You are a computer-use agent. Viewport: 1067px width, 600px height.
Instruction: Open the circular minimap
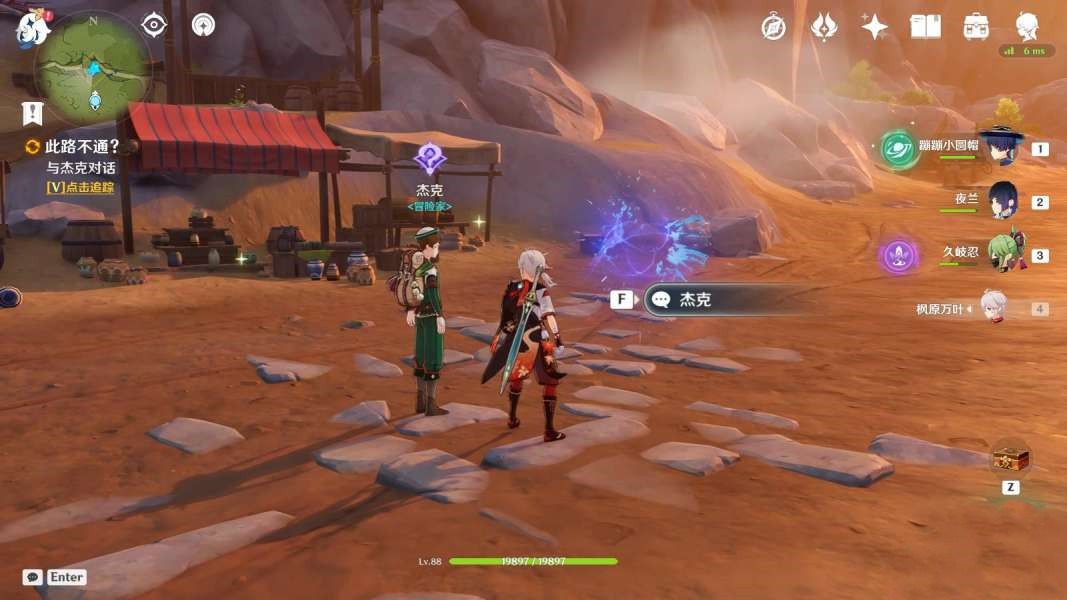(93, 68)
